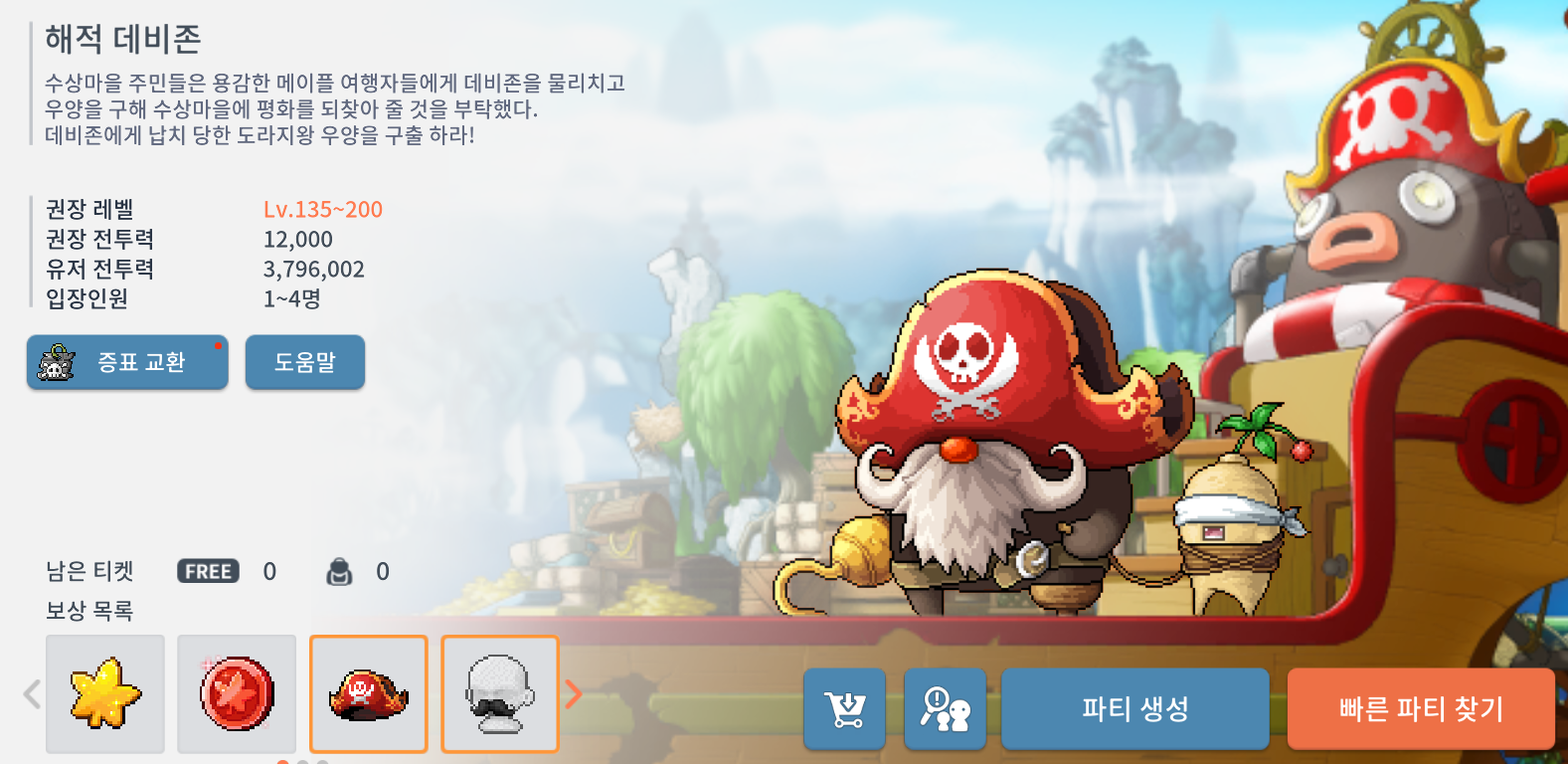Click the backpack ticket icon
This screenshot has height=764, width=1568.
[341, 571]
